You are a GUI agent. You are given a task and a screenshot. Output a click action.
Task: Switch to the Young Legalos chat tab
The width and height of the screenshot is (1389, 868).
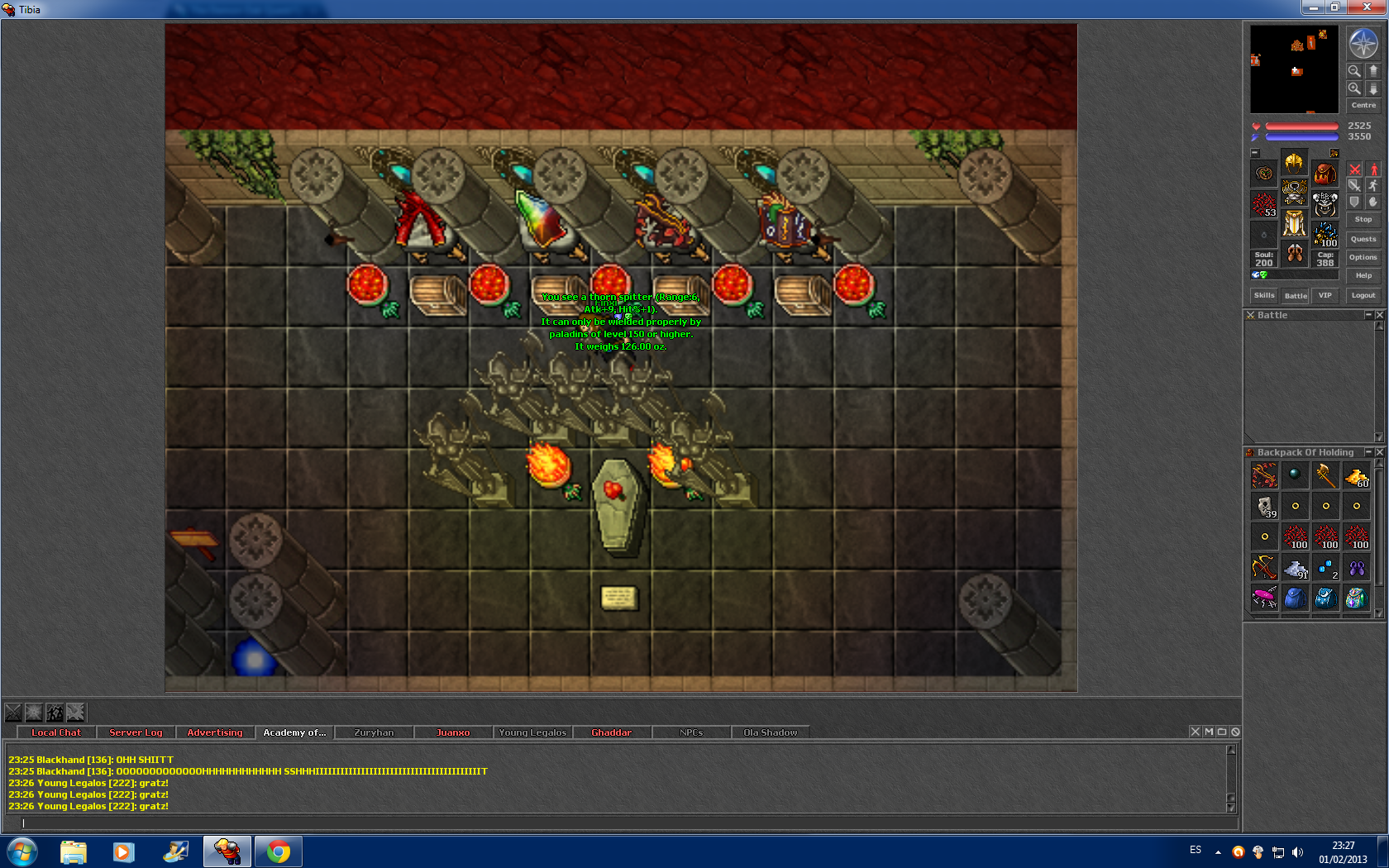click(532, 732)
